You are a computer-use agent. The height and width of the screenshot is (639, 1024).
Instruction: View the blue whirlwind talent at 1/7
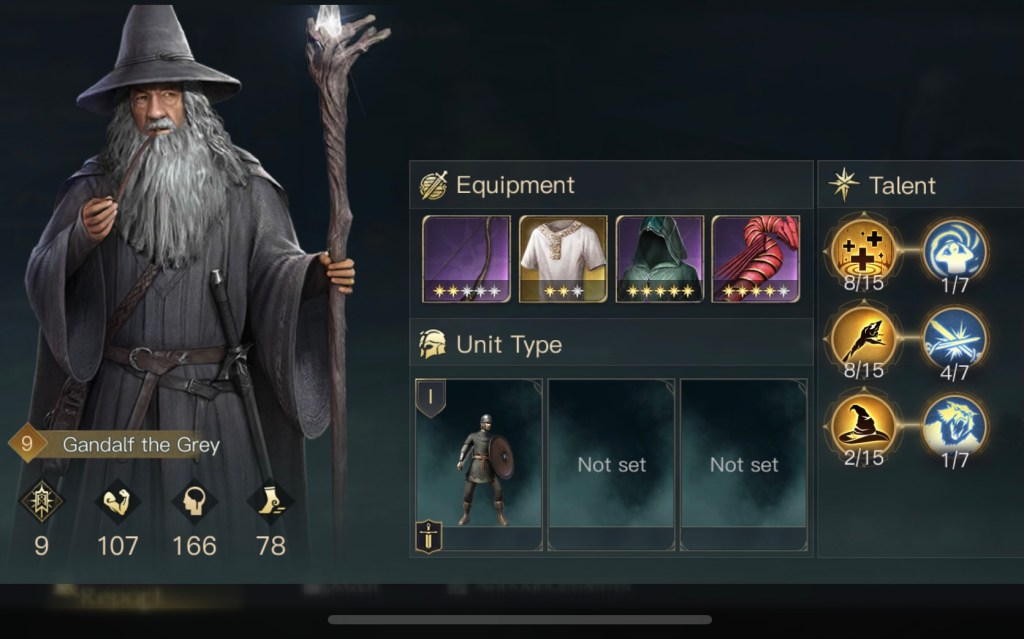click(x=954, y=249)
